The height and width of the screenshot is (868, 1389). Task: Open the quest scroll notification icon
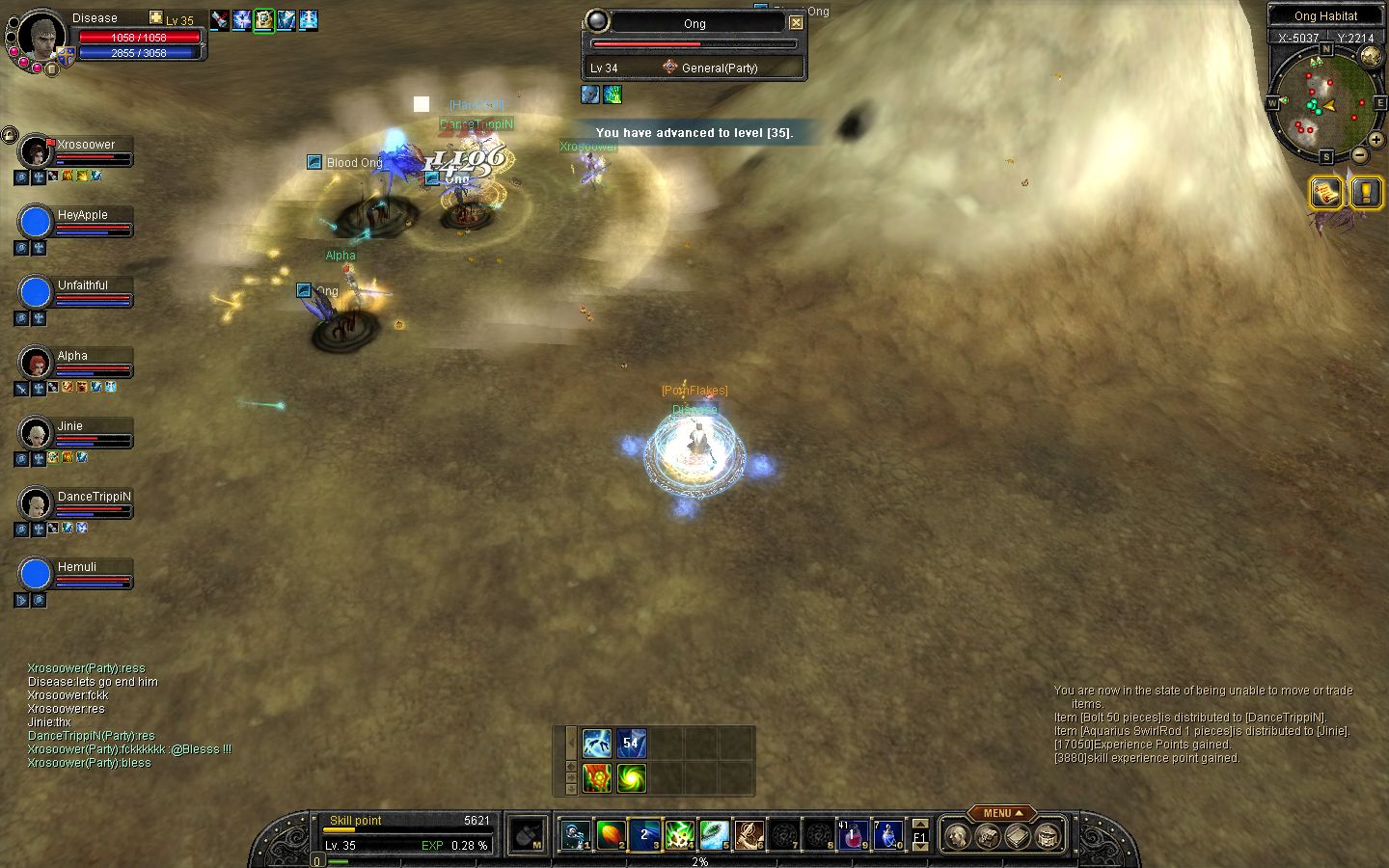[1326, 193]
